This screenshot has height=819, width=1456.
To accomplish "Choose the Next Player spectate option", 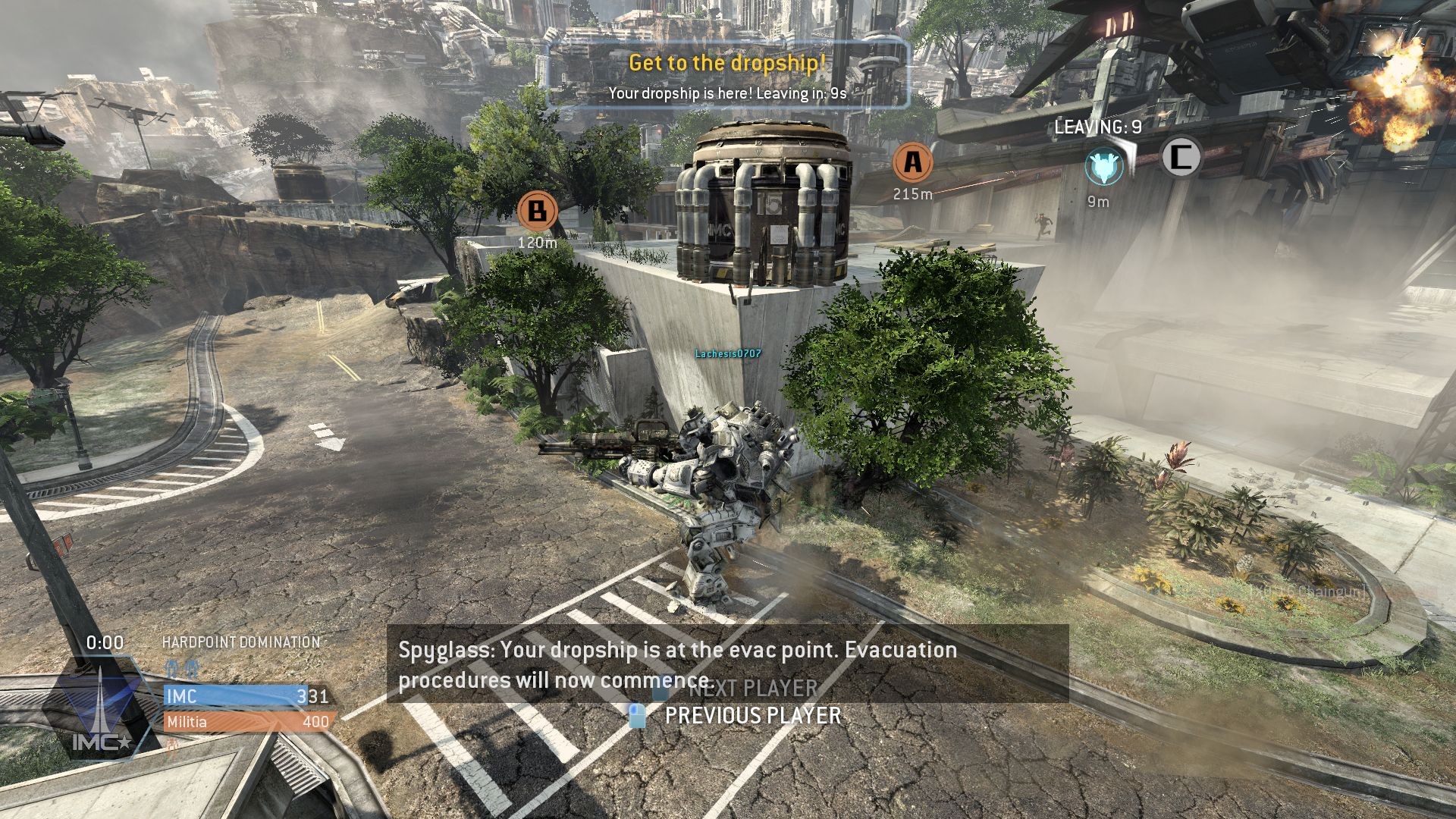I will [x=752, y=689].
